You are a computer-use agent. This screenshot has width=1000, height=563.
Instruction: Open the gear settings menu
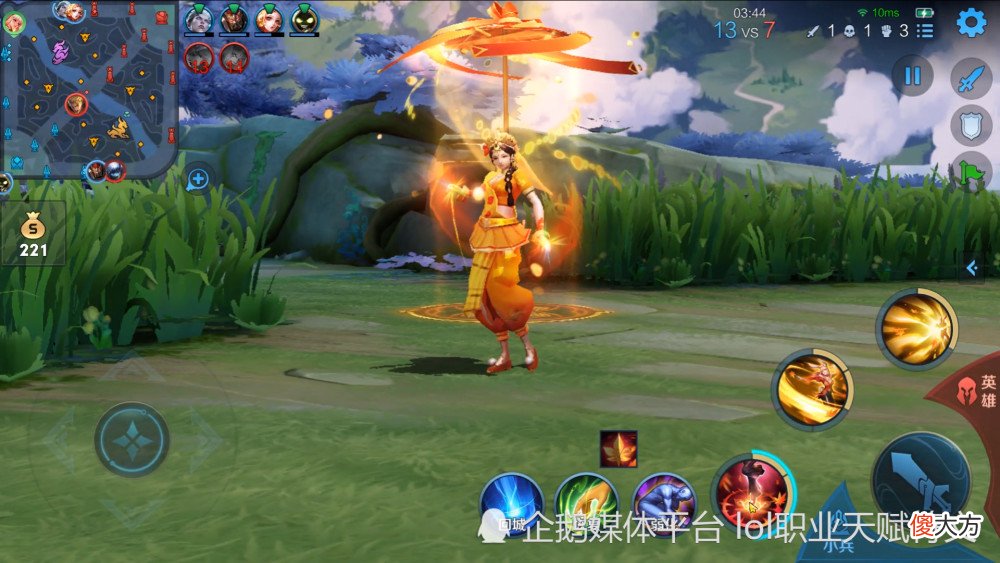click(x=971, y=23)
